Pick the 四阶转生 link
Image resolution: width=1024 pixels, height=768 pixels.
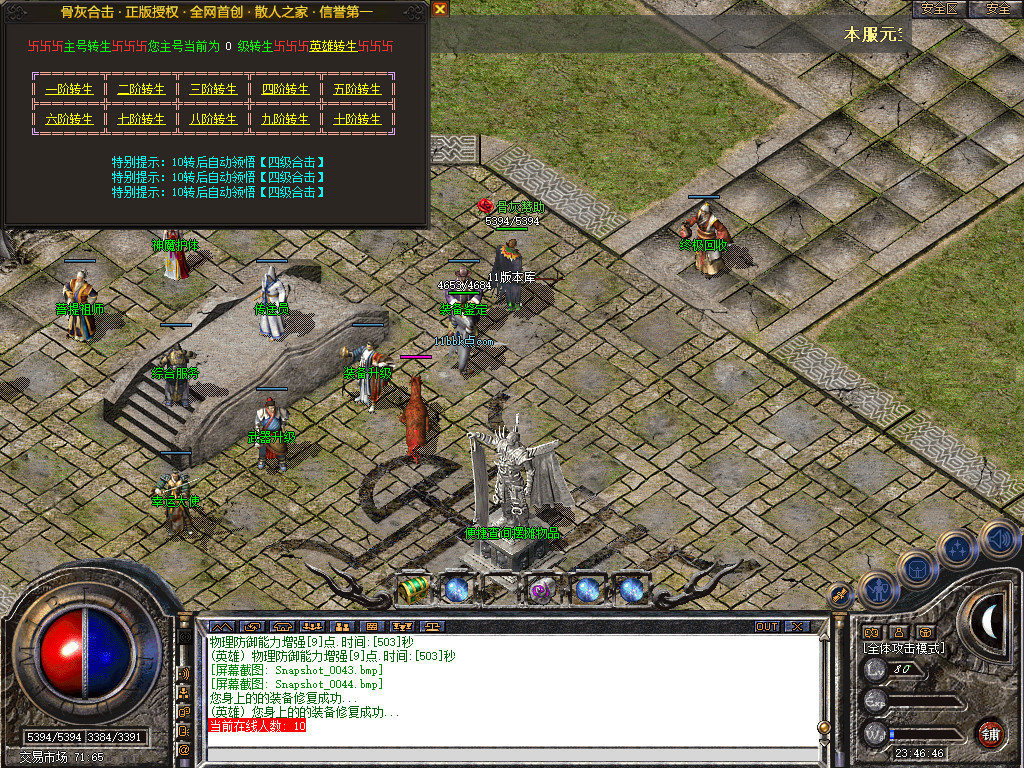click(285, 89)
